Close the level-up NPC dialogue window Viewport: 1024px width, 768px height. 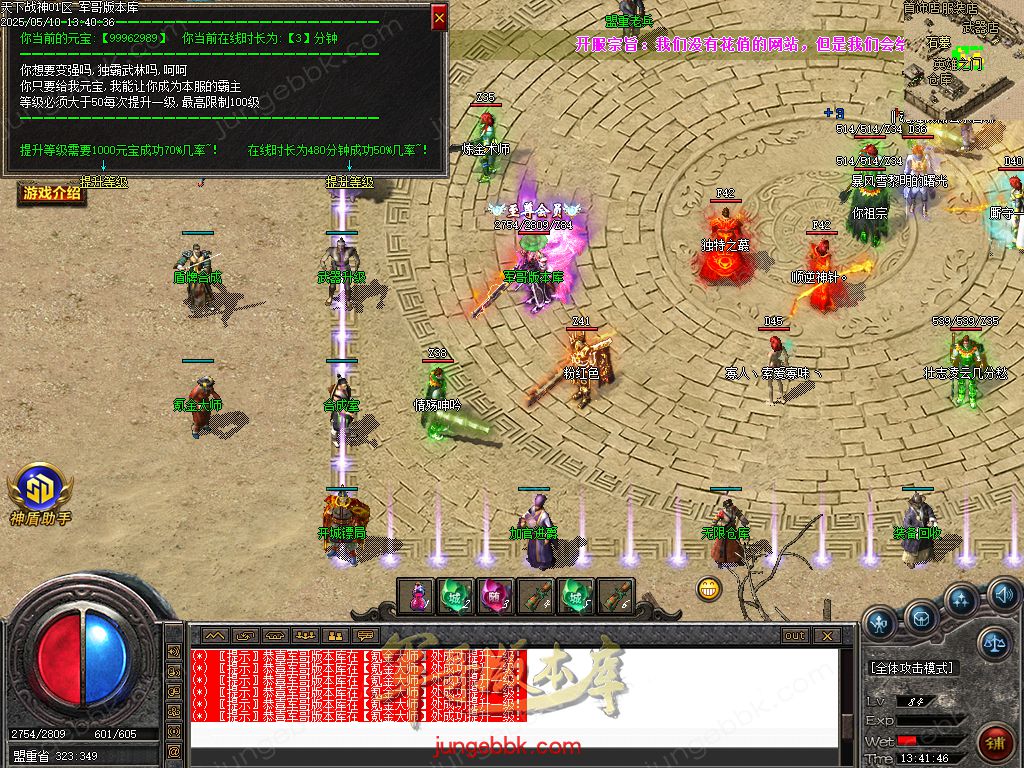point(439,17)
